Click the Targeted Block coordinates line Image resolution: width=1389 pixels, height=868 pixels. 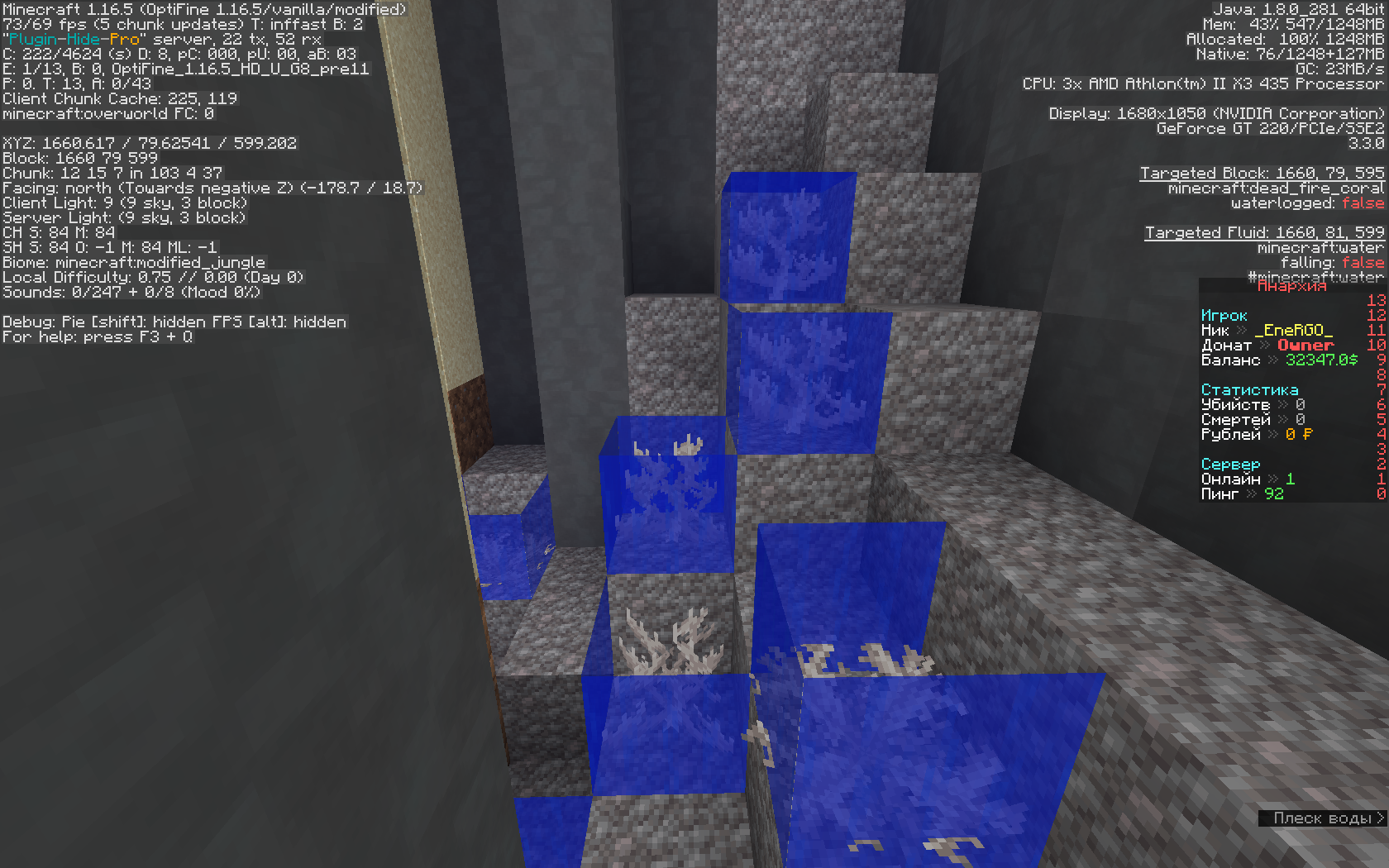1261,173
